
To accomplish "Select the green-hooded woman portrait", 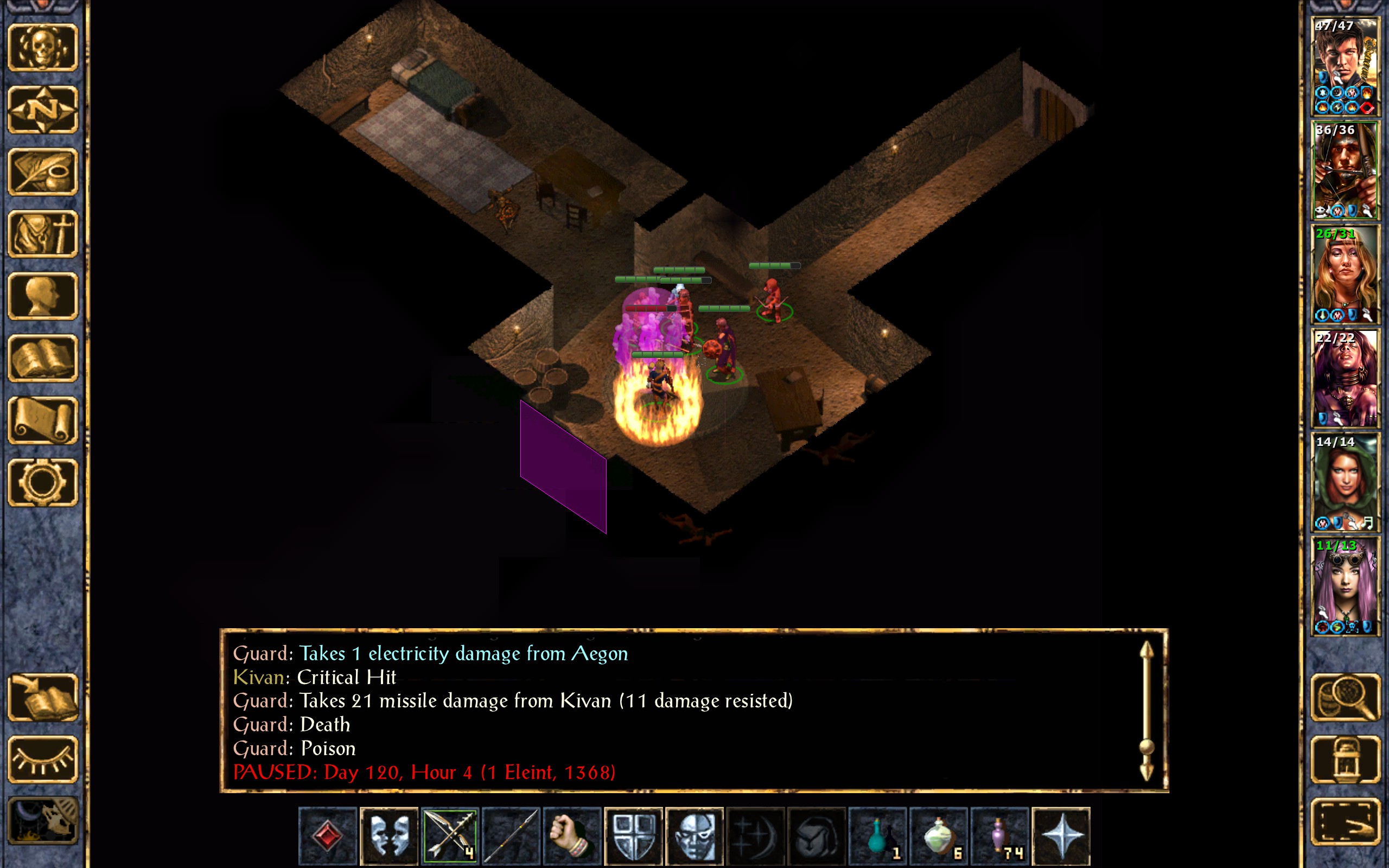I will click(x=1345, y=482).
